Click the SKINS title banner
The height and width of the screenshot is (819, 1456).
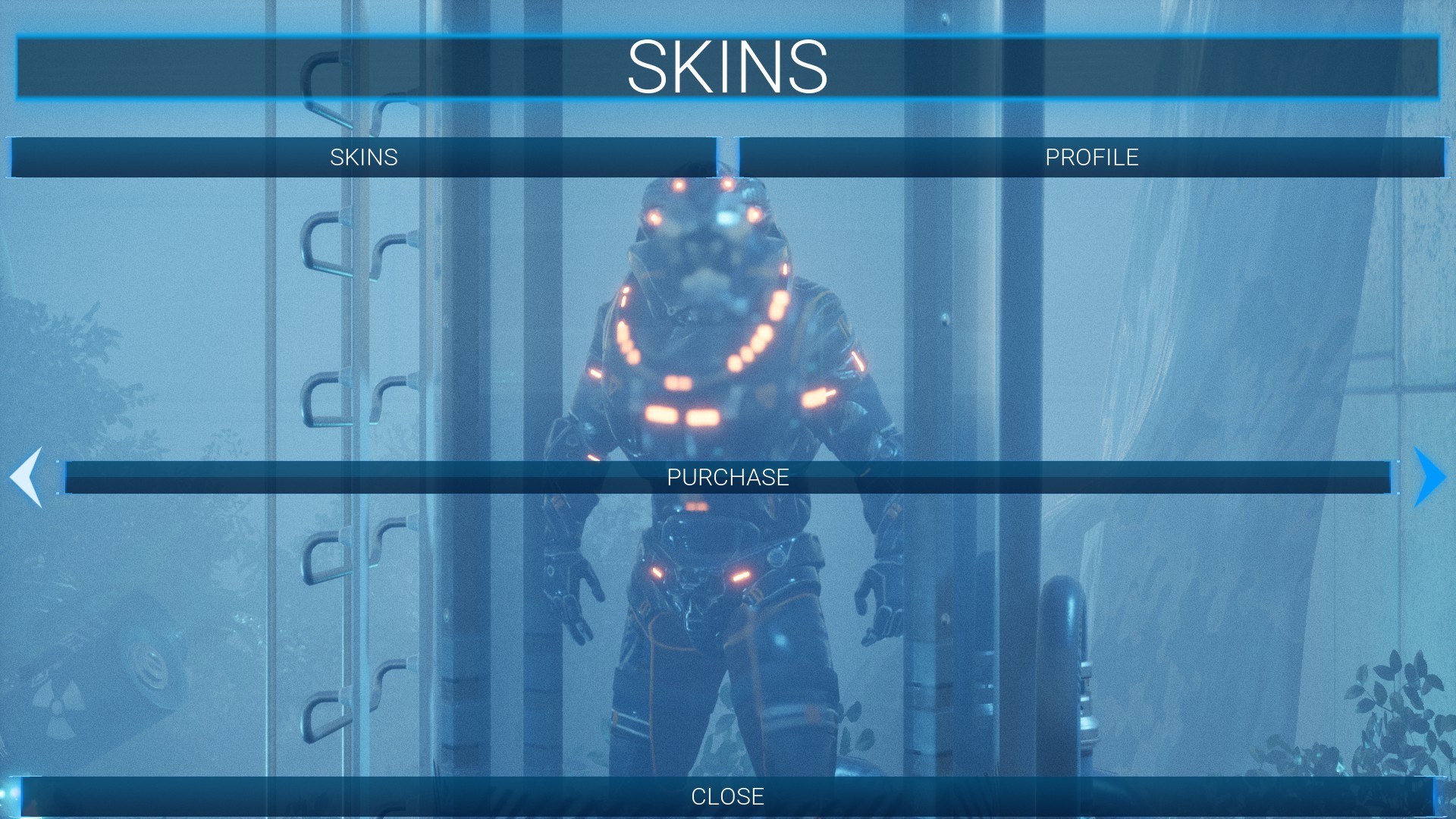coord(728,68)
